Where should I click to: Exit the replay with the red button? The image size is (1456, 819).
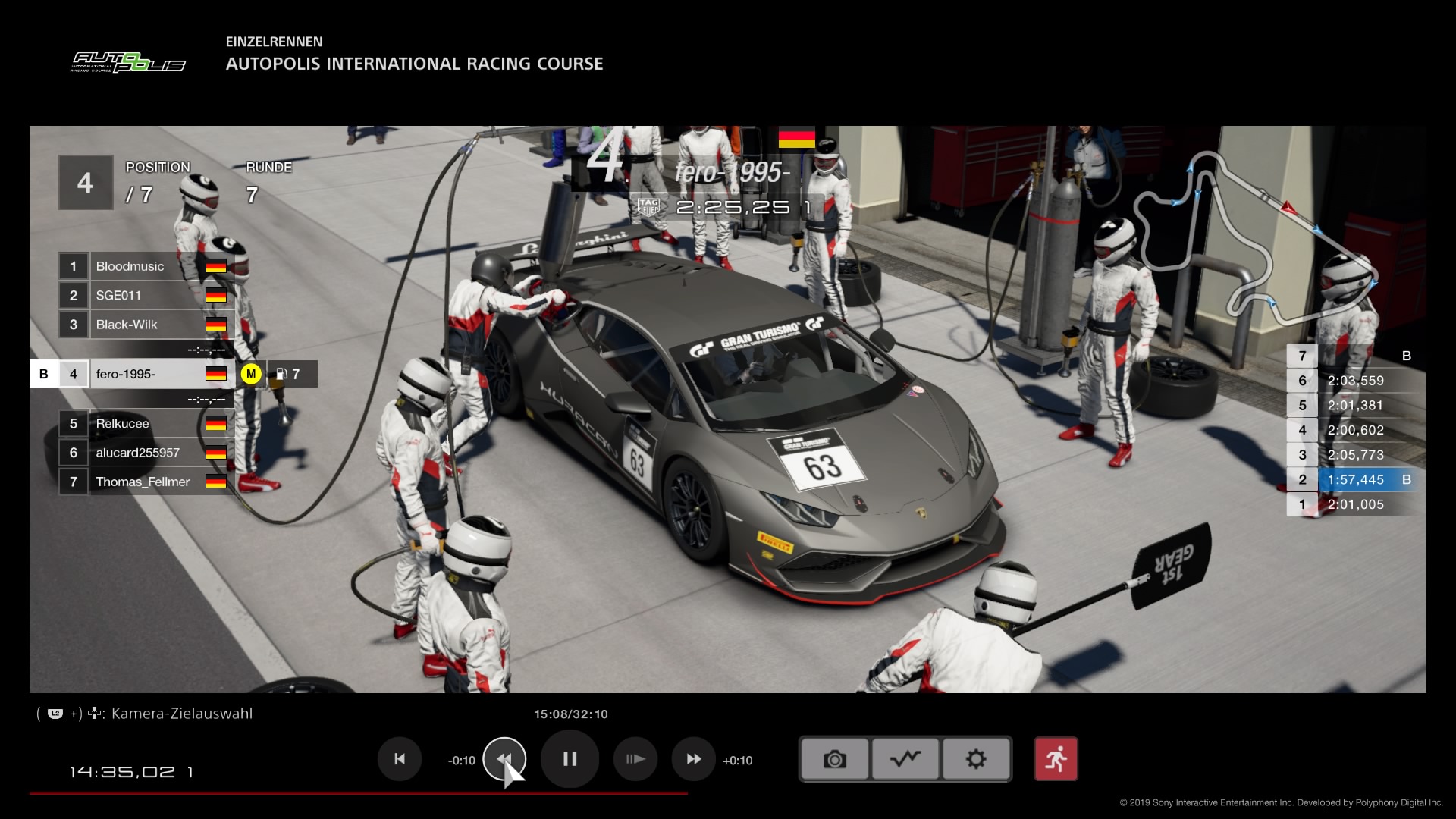[x=1056, y=759]
